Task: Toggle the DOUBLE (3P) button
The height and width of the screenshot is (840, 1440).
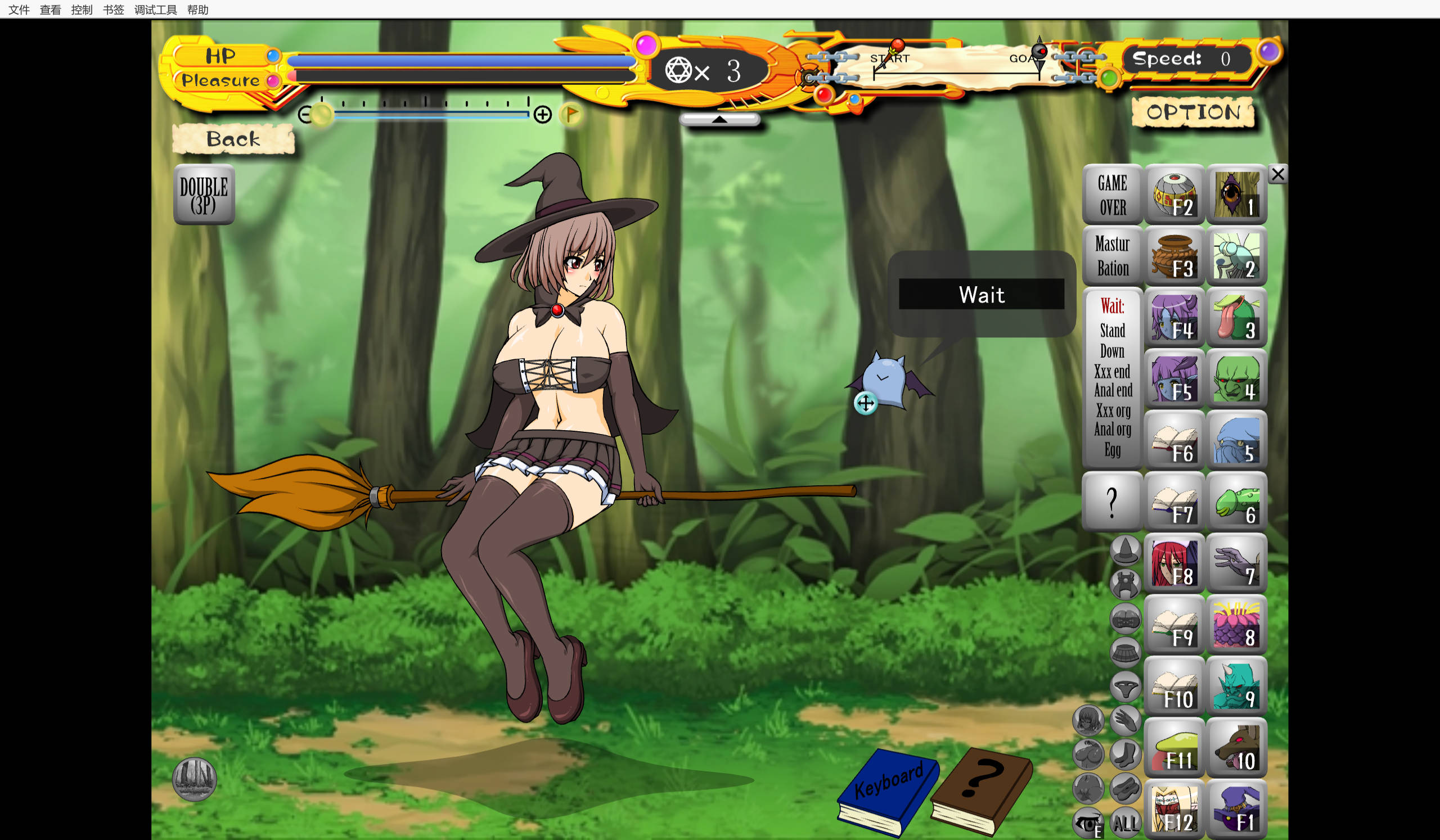Action: (x=204, y=195)
